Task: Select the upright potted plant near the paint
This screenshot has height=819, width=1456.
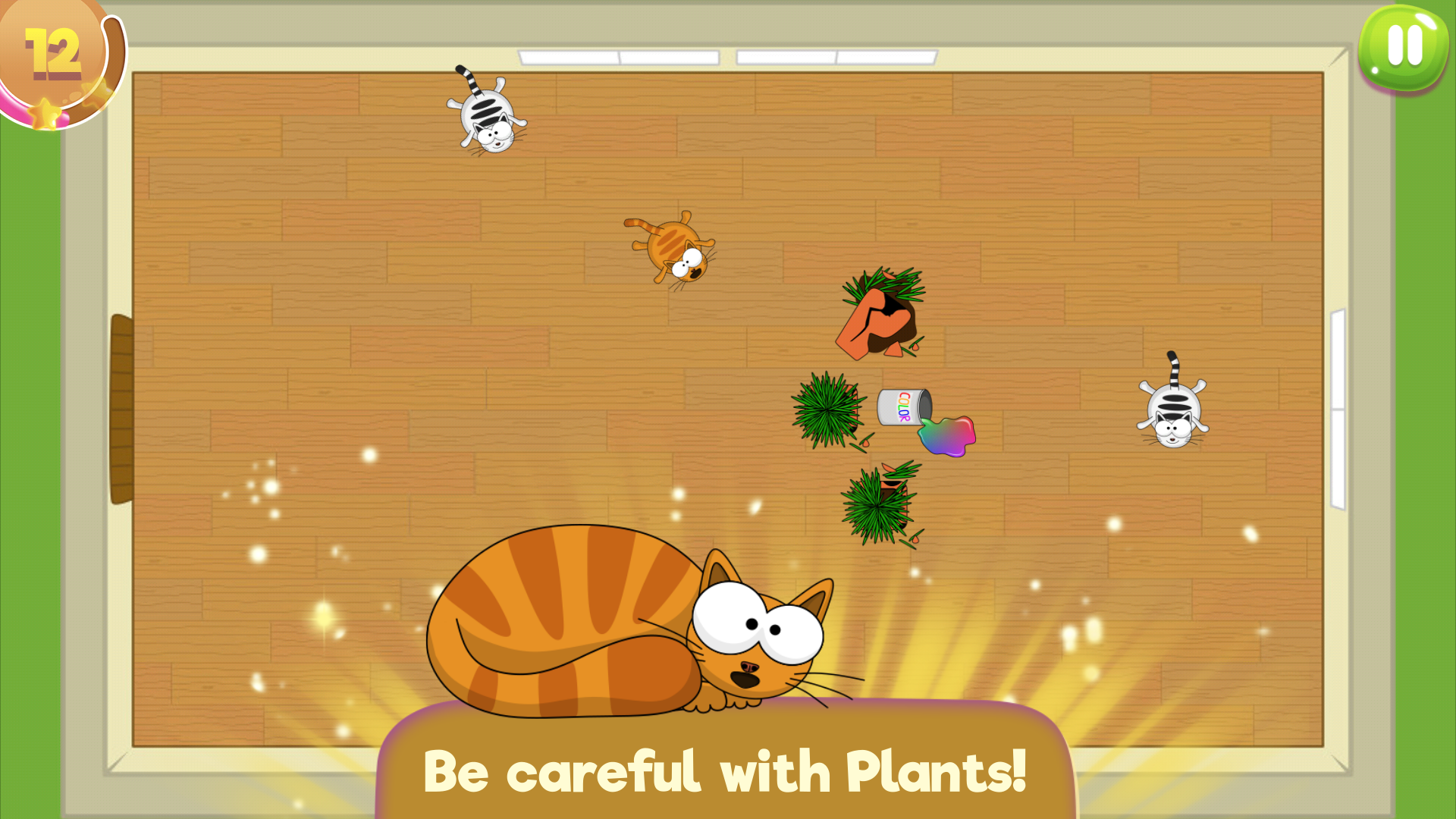Action: click(x=827, y=409)
